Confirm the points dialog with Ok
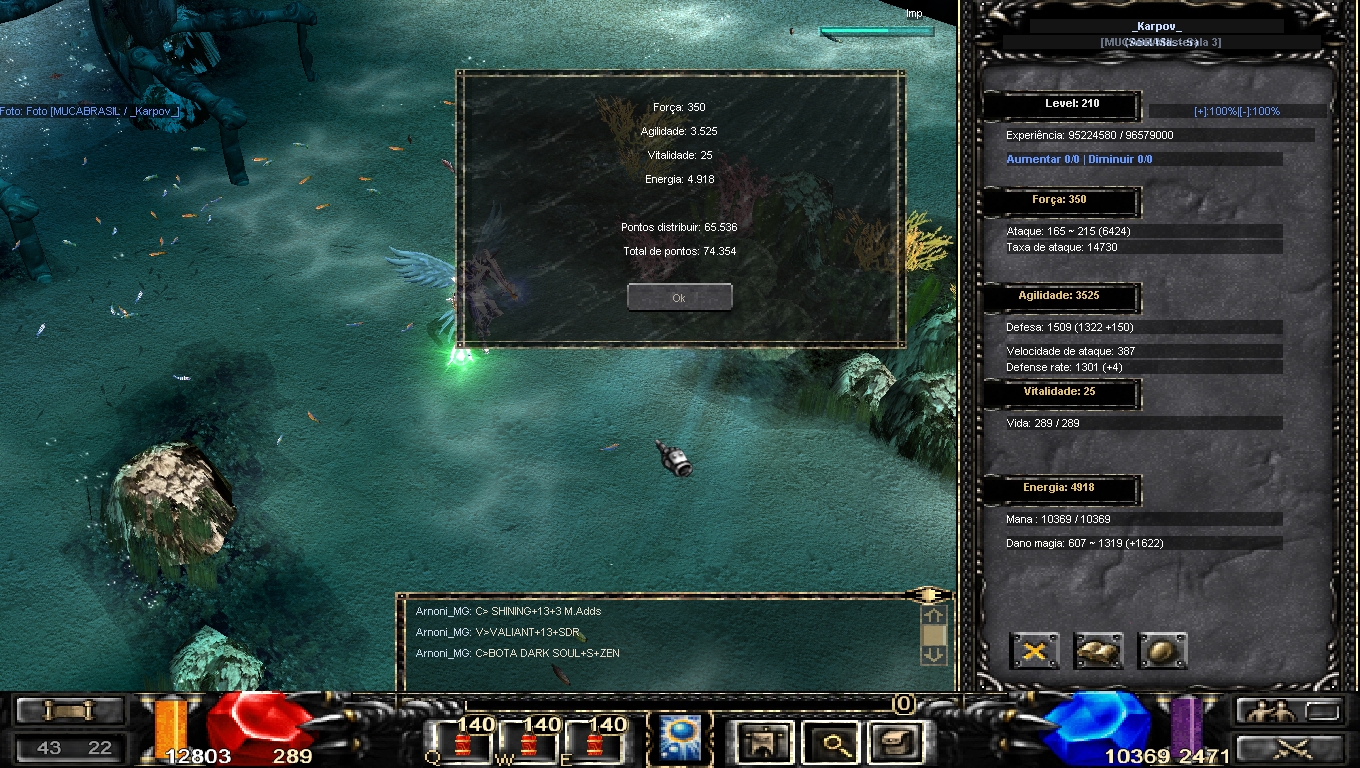The width and height of the screenshot is (1360, 768). click(679, 297)
